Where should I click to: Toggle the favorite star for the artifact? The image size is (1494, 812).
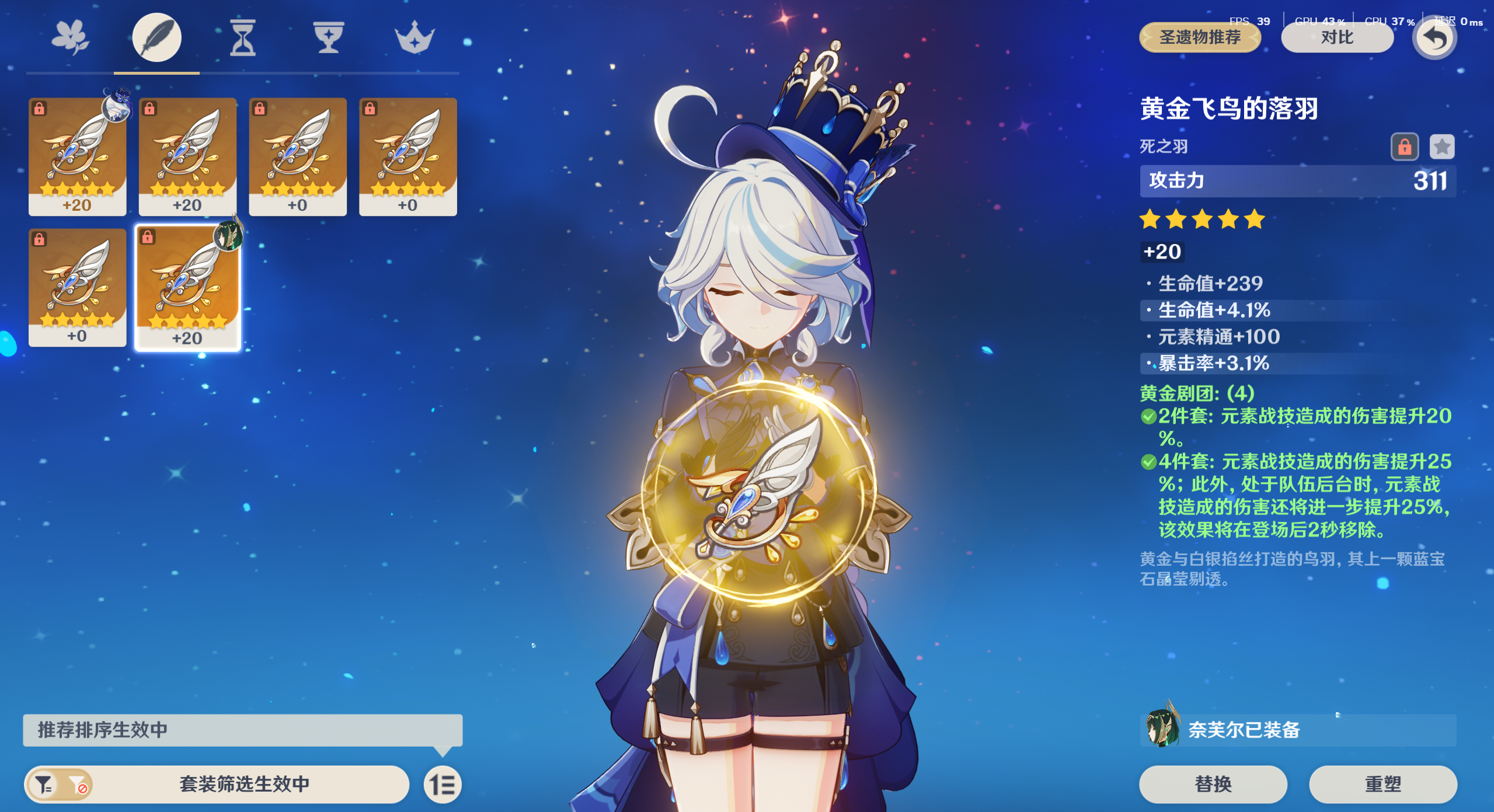coord(1442,147)
